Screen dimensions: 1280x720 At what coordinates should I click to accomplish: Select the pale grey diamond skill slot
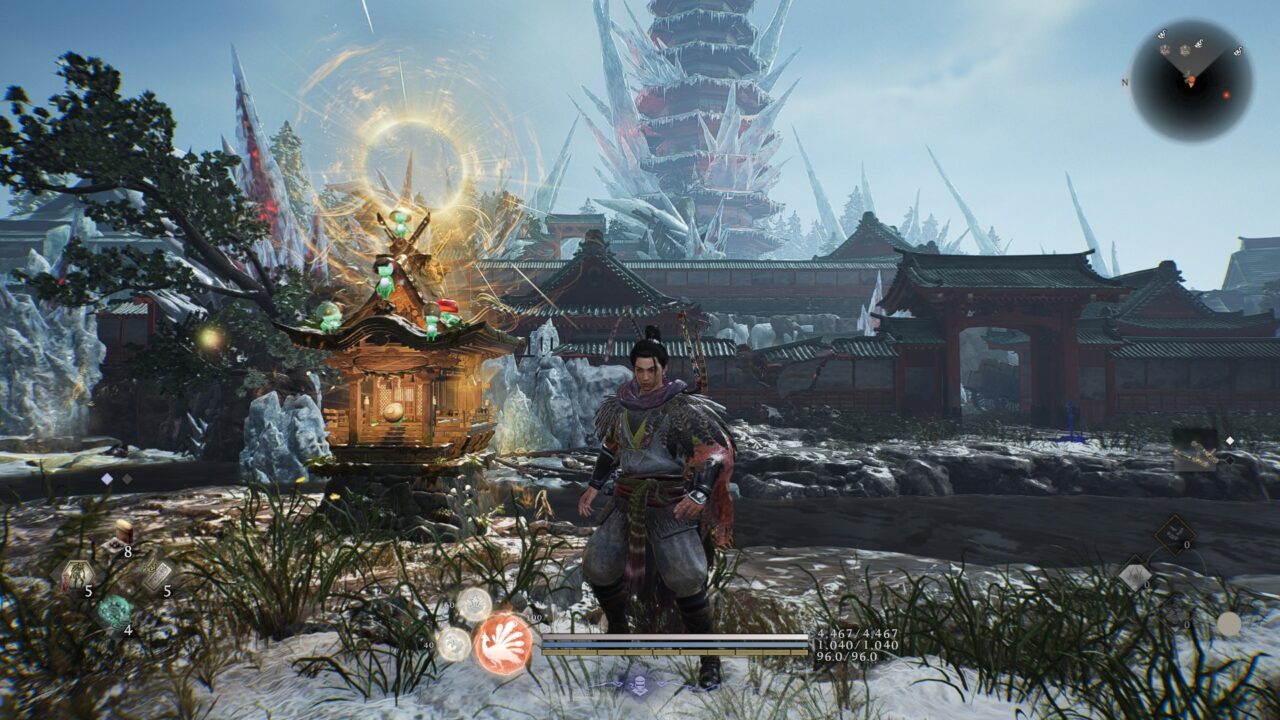(1135, 576)
